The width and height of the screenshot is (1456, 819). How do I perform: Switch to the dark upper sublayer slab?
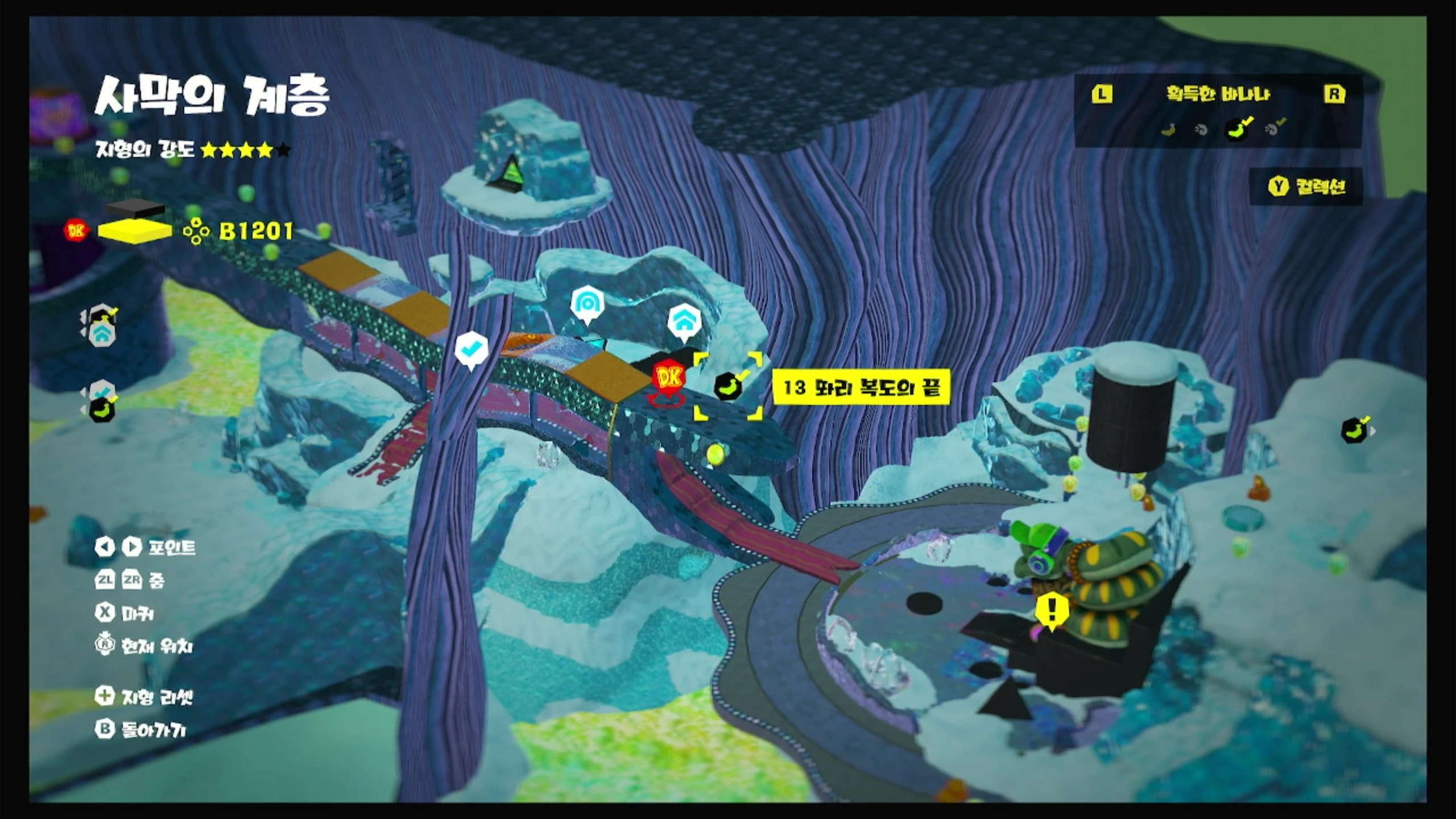(x=135, y=209)
